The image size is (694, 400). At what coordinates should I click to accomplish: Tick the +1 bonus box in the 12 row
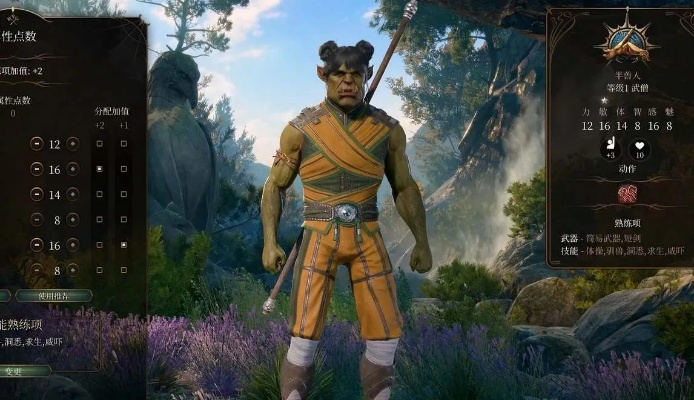[x=123, y=144]
